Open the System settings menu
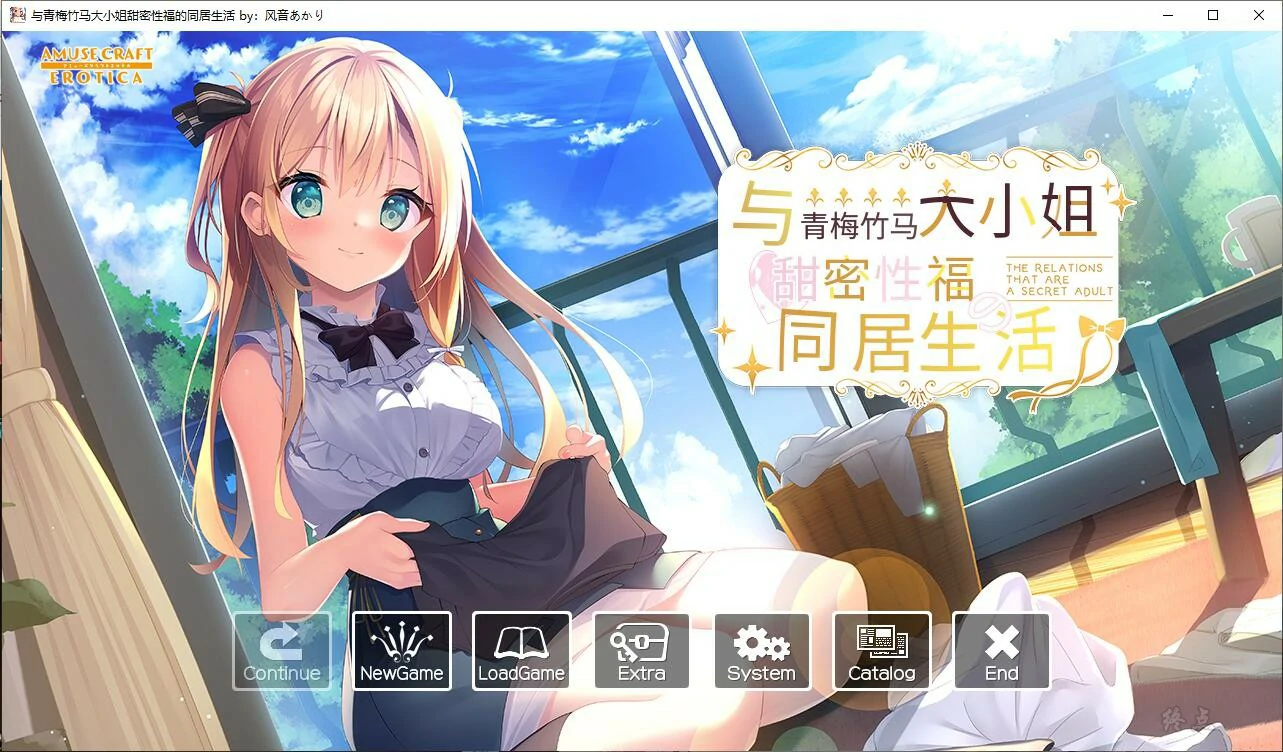The height and width of the screenshot is (752, 1283). point(761,651)
